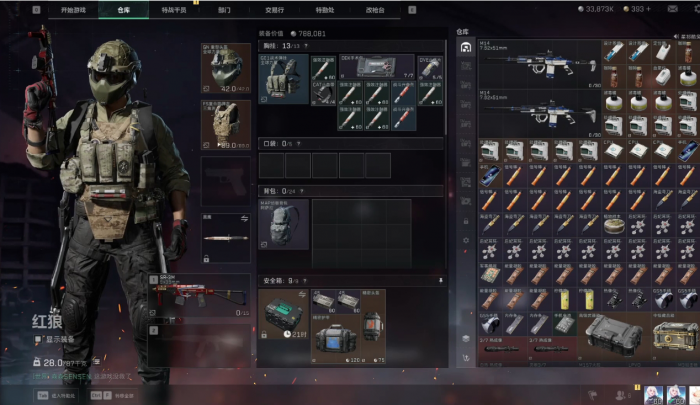This screenshot has height=405, width=700.
Task: Select the equipped body armor slot
Action: 226,123
